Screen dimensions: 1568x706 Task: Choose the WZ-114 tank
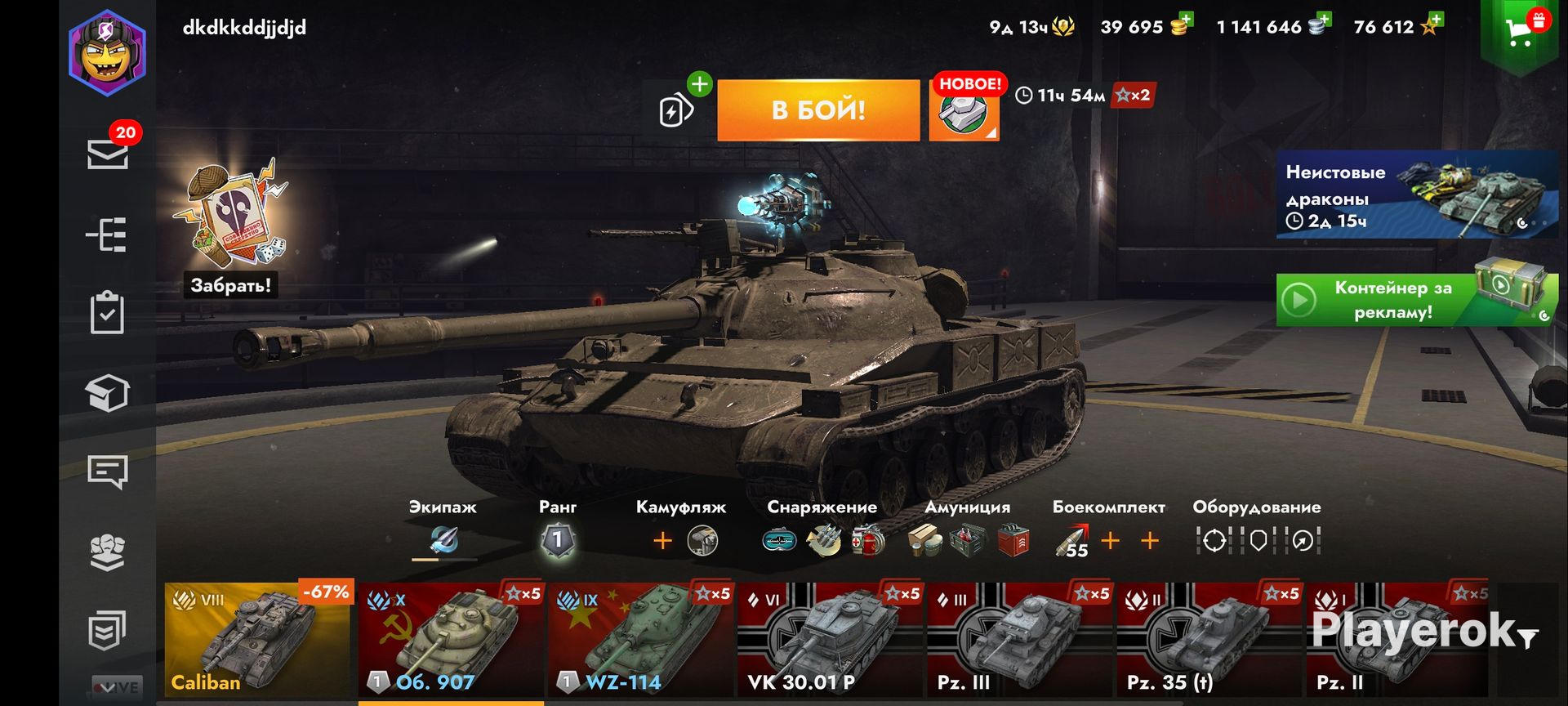coord(640,639)
